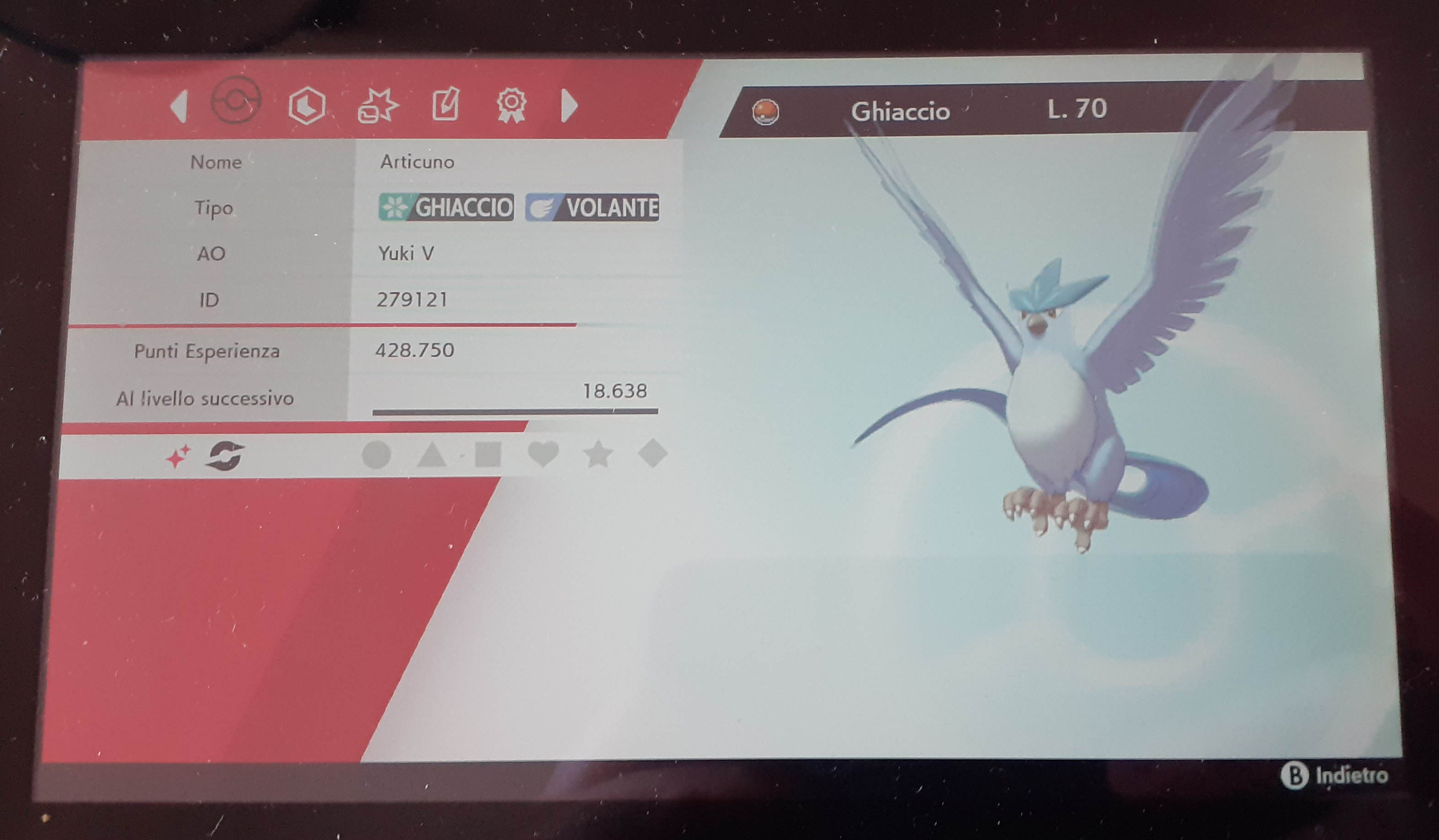Image resolution: width=1439 pixels, height=840 pixels.
Task: View the ribbons tab
Action: 511,105
